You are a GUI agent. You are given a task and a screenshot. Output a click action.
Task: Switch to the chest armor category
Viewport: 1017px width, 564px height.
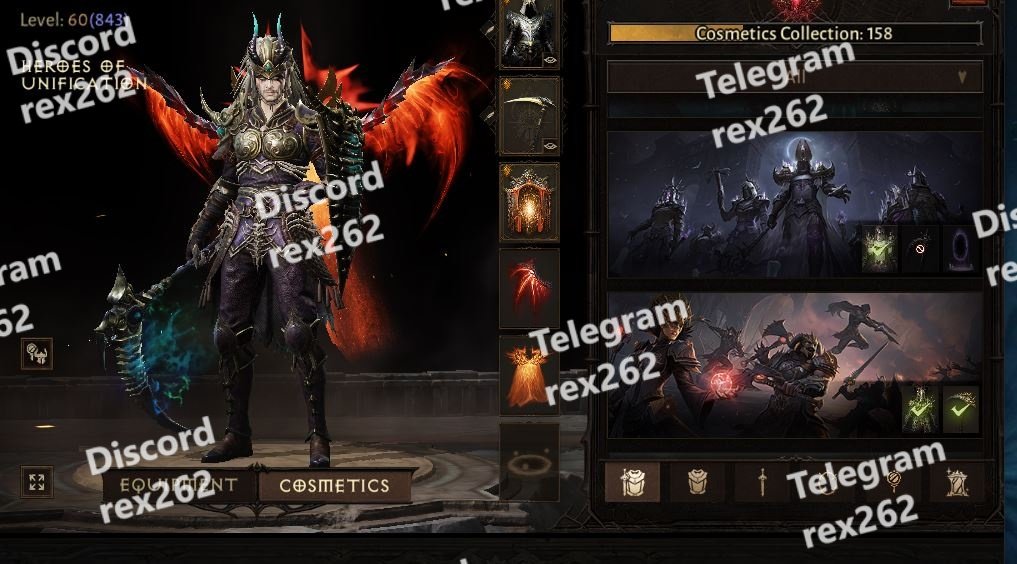697,483
